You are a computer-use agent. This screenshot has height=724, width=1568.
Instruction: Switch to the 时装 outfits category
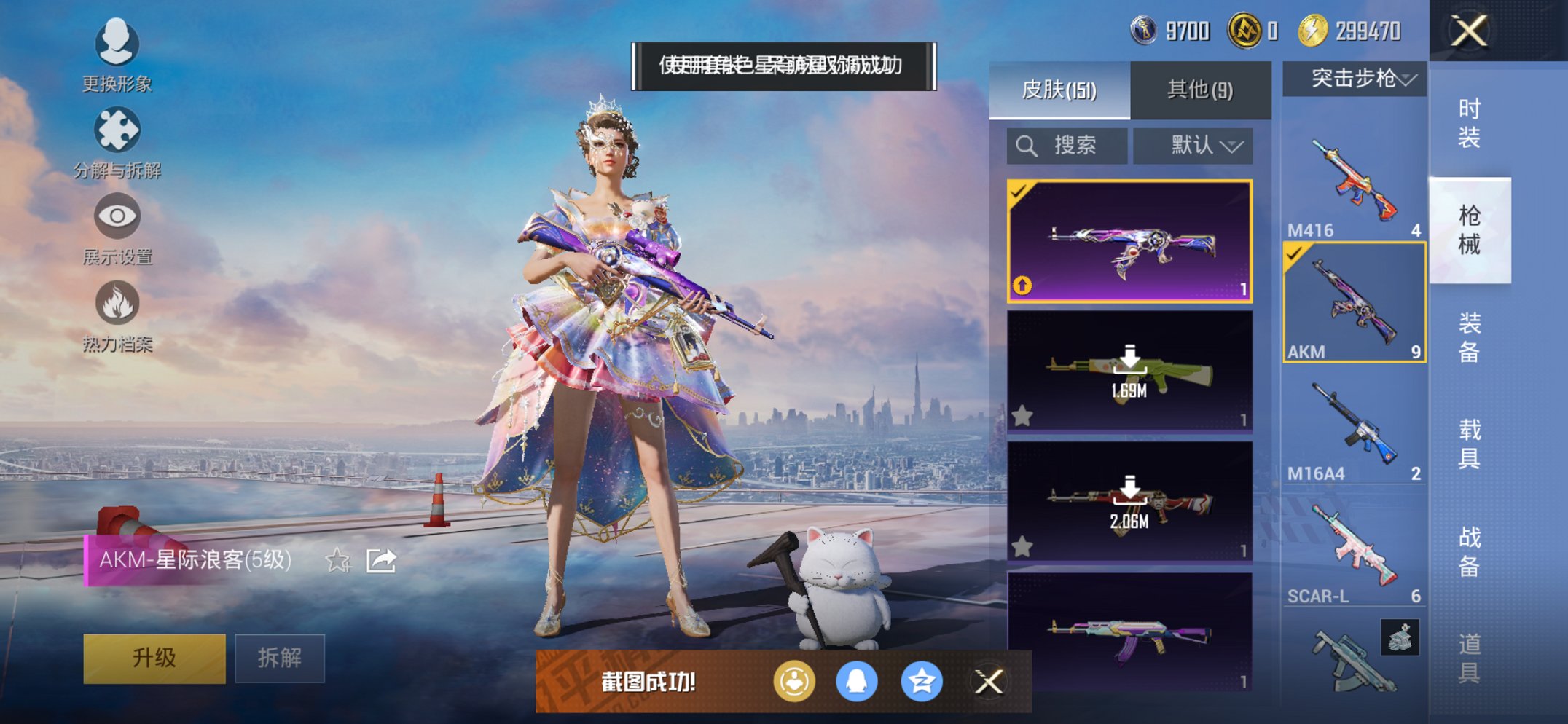pyautogui.click(x=1469, y=123)
